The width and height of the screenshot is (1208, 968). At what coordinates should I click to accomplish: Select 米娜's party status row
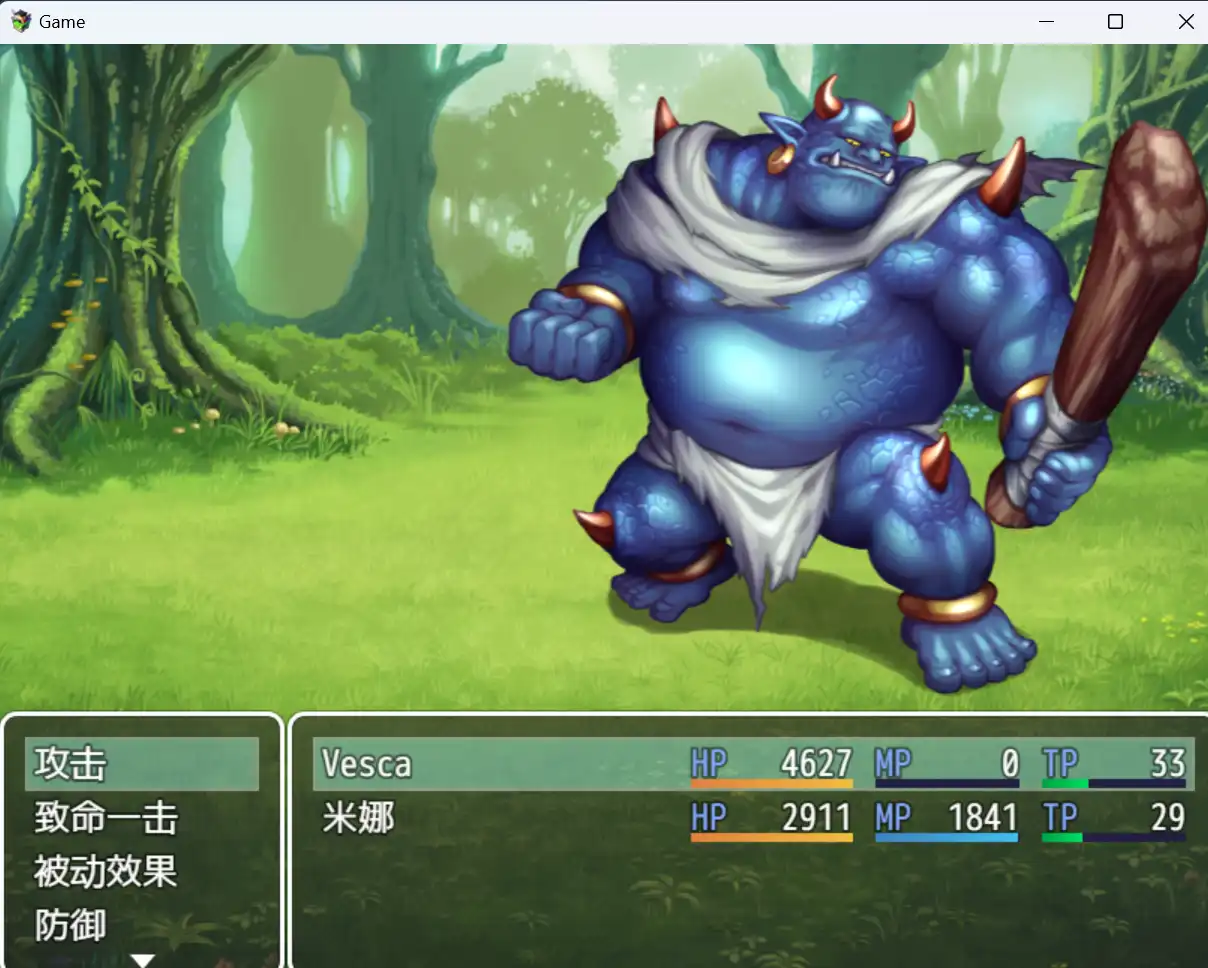(x=752, y=818)
